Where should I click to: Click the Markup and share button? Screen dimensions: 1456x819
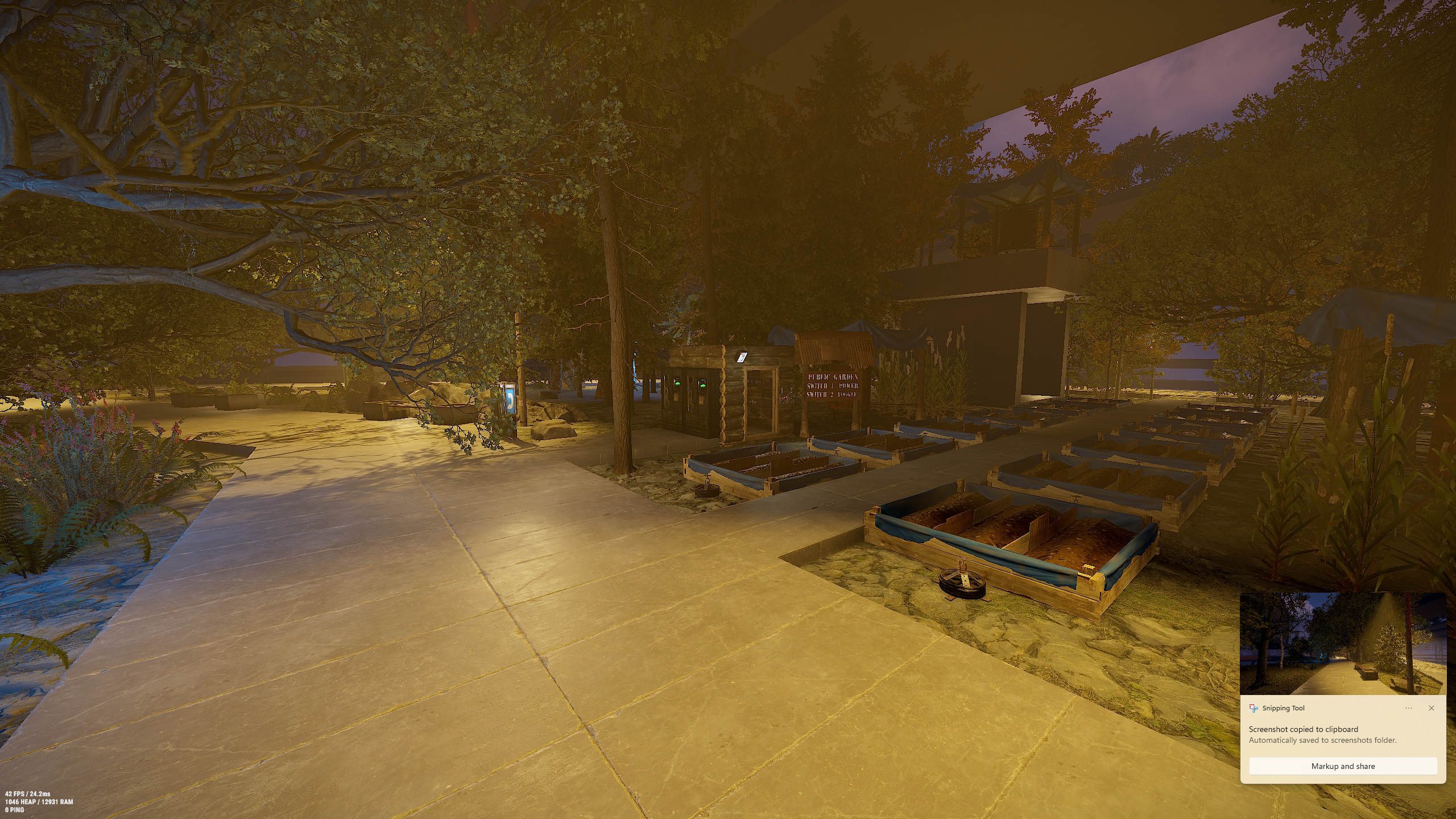point(1343,766)
